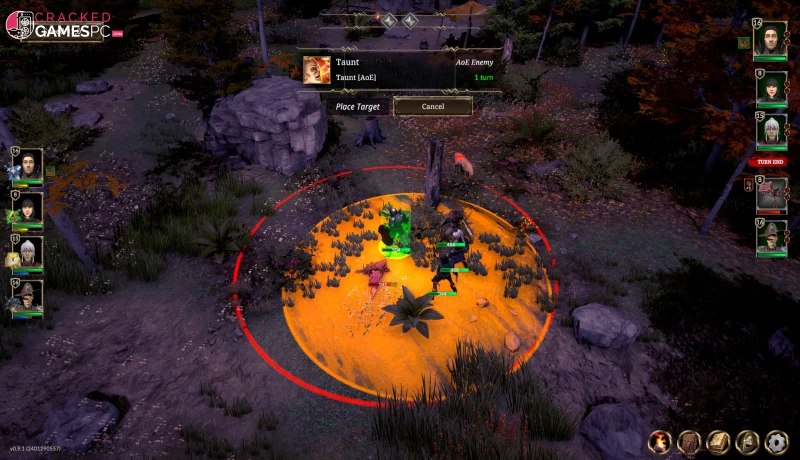The width and height of the screenshot is (800, 460).
Task: Open the gear settings menu
Action: (776, 441)
